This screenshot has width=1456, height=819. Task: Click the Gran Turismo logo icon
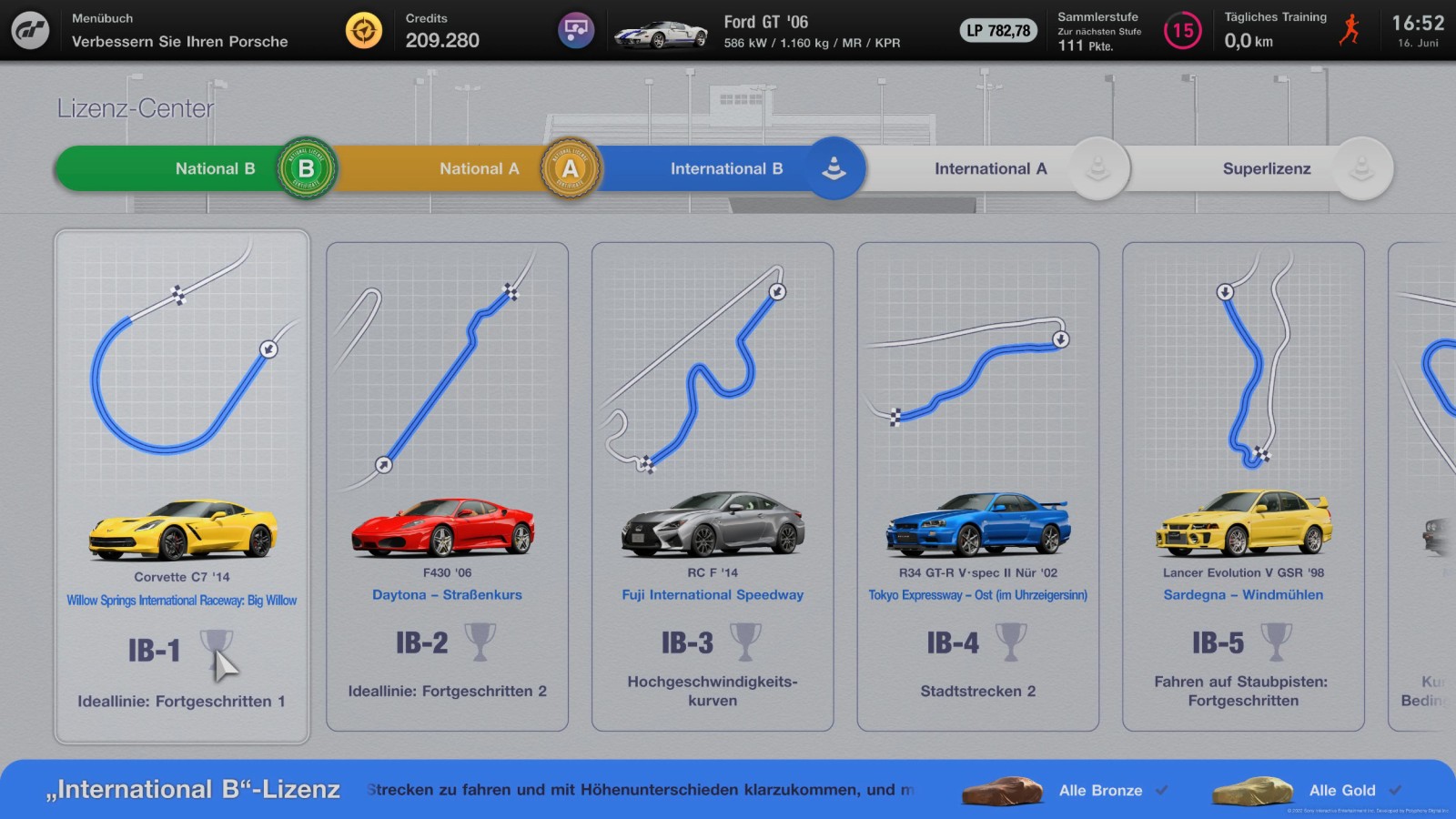coord(30,30)
